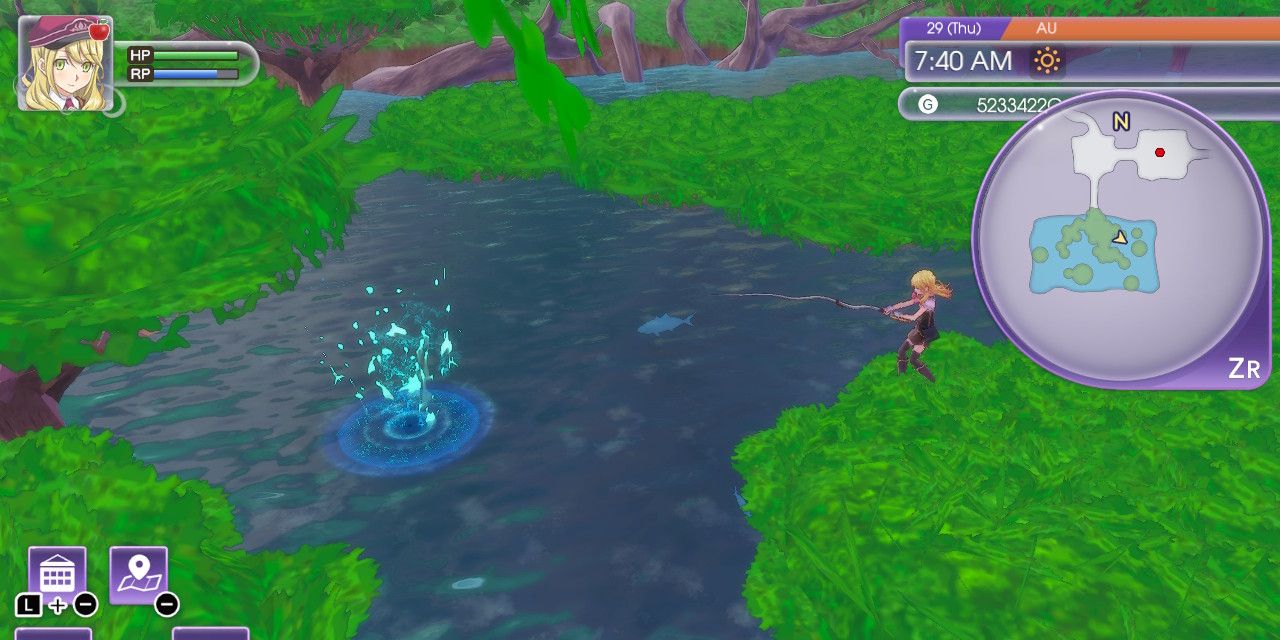
Task: Open the circular minimap
Action: [1119, 239]
